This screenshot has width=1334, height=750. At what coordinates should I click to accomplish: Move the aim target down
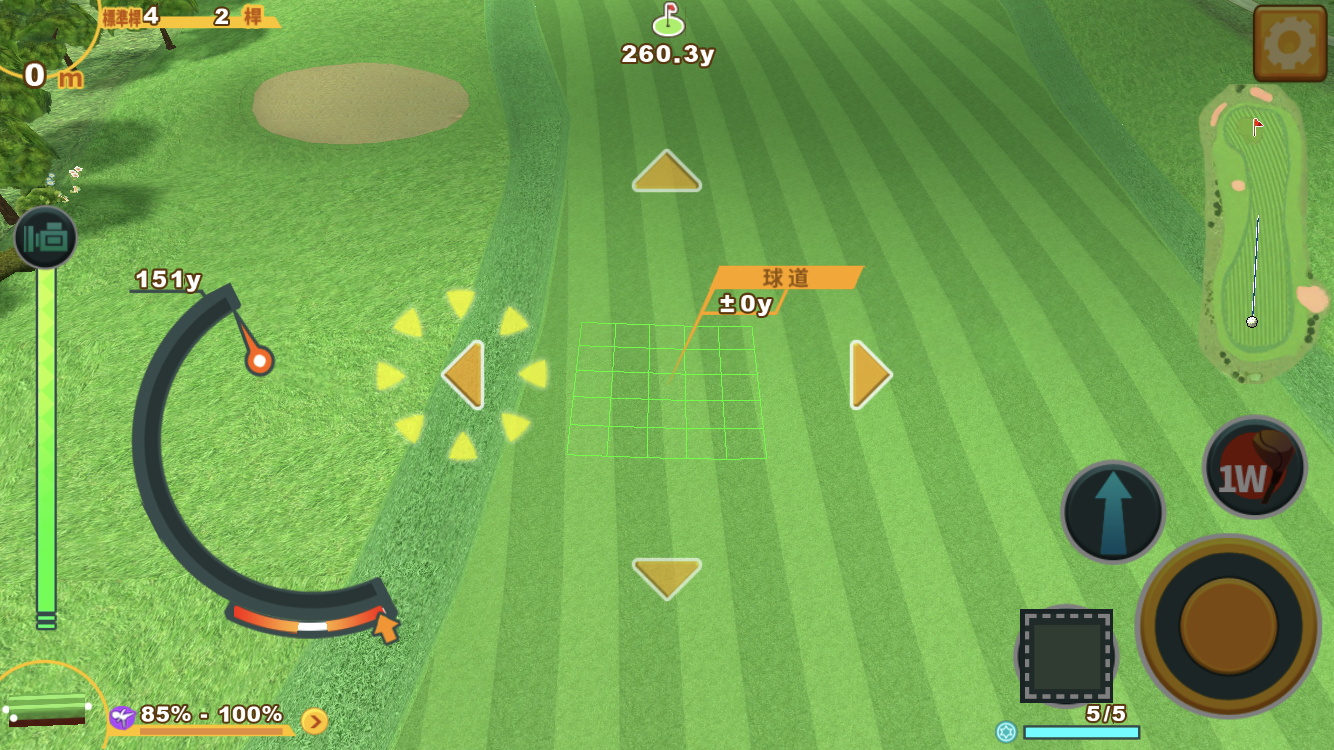[666, 577]
